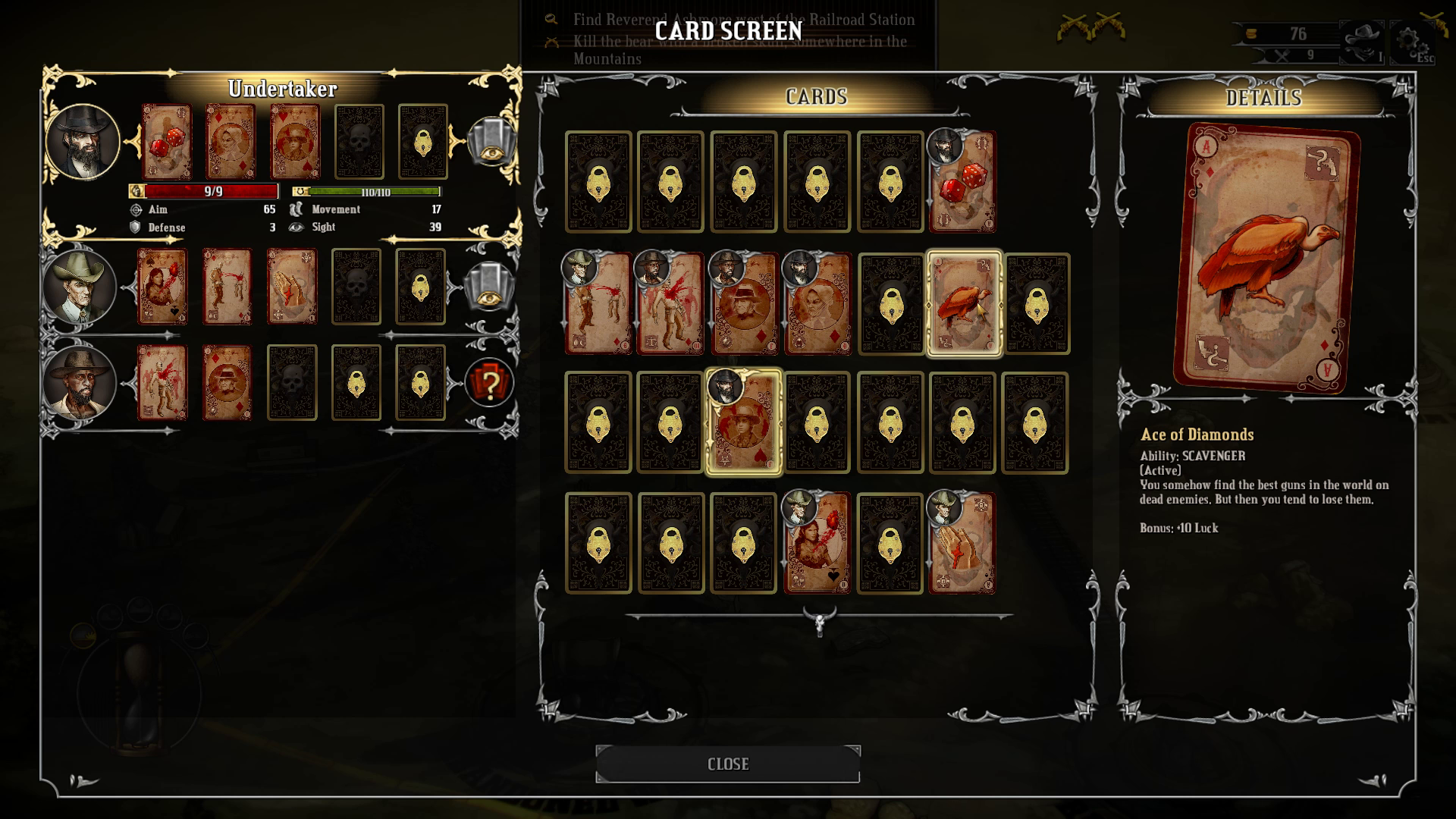The width and height of the screenshot is (1456, 819).
Task: Choose the light cowboy hat character portrait
Action: (x=80, y=287)
